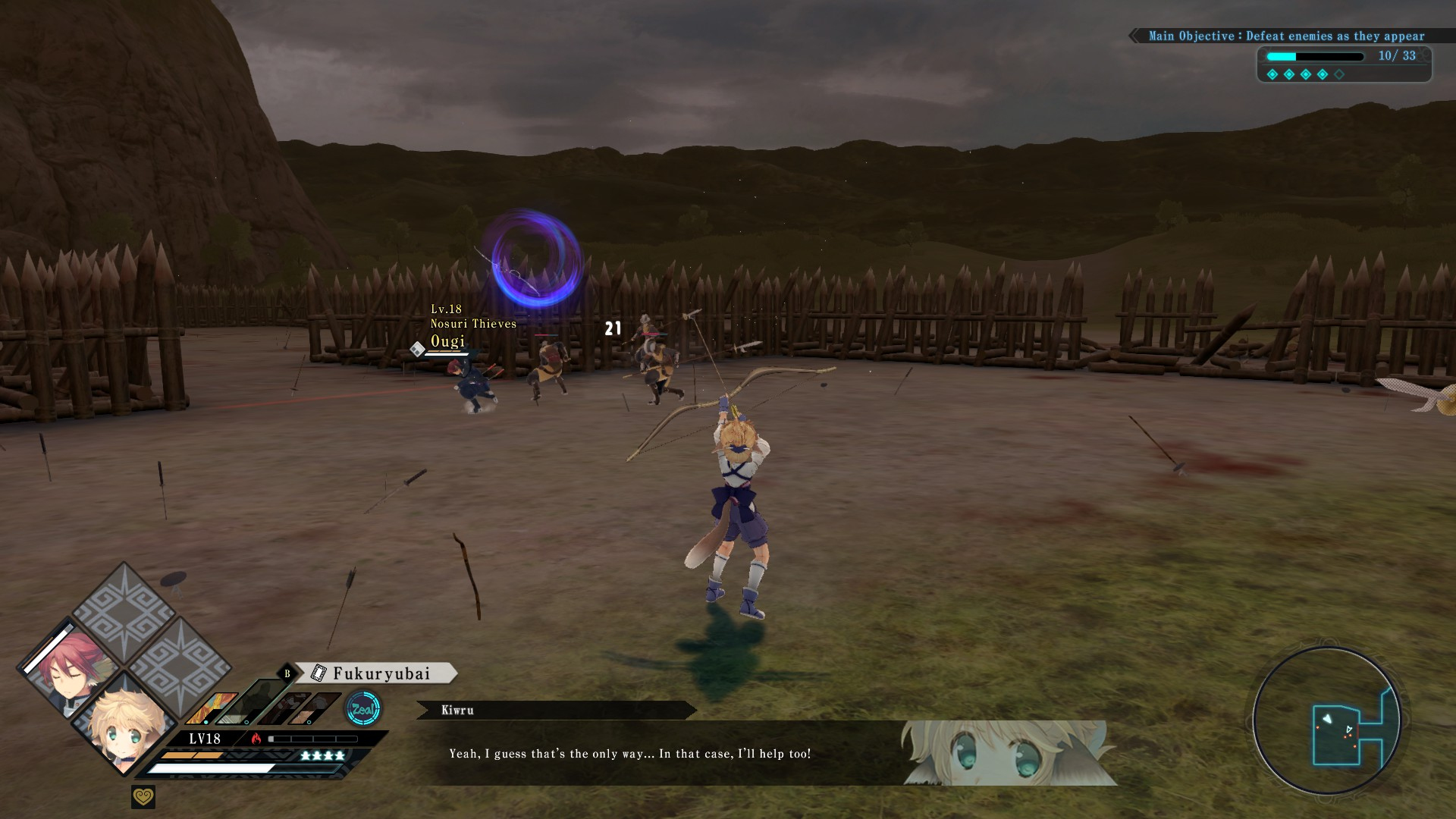This screenshot has width=1456, height=819.
Task: Click the gold heart status icon
Action: [143, 797]
